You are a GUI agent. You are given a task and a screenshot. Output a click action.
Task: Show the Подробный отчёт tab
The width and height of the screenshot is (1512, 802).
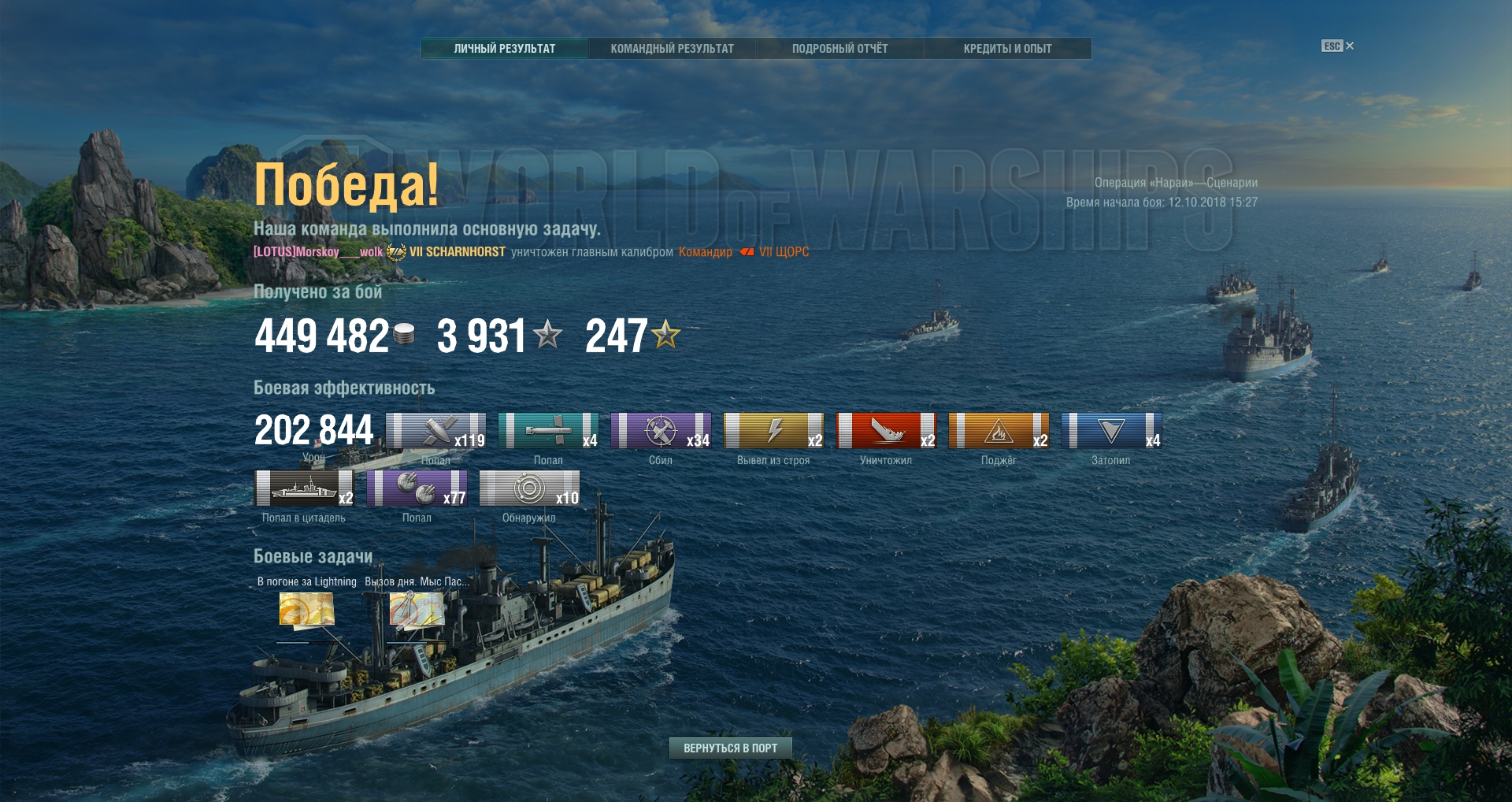coord(839,49)
